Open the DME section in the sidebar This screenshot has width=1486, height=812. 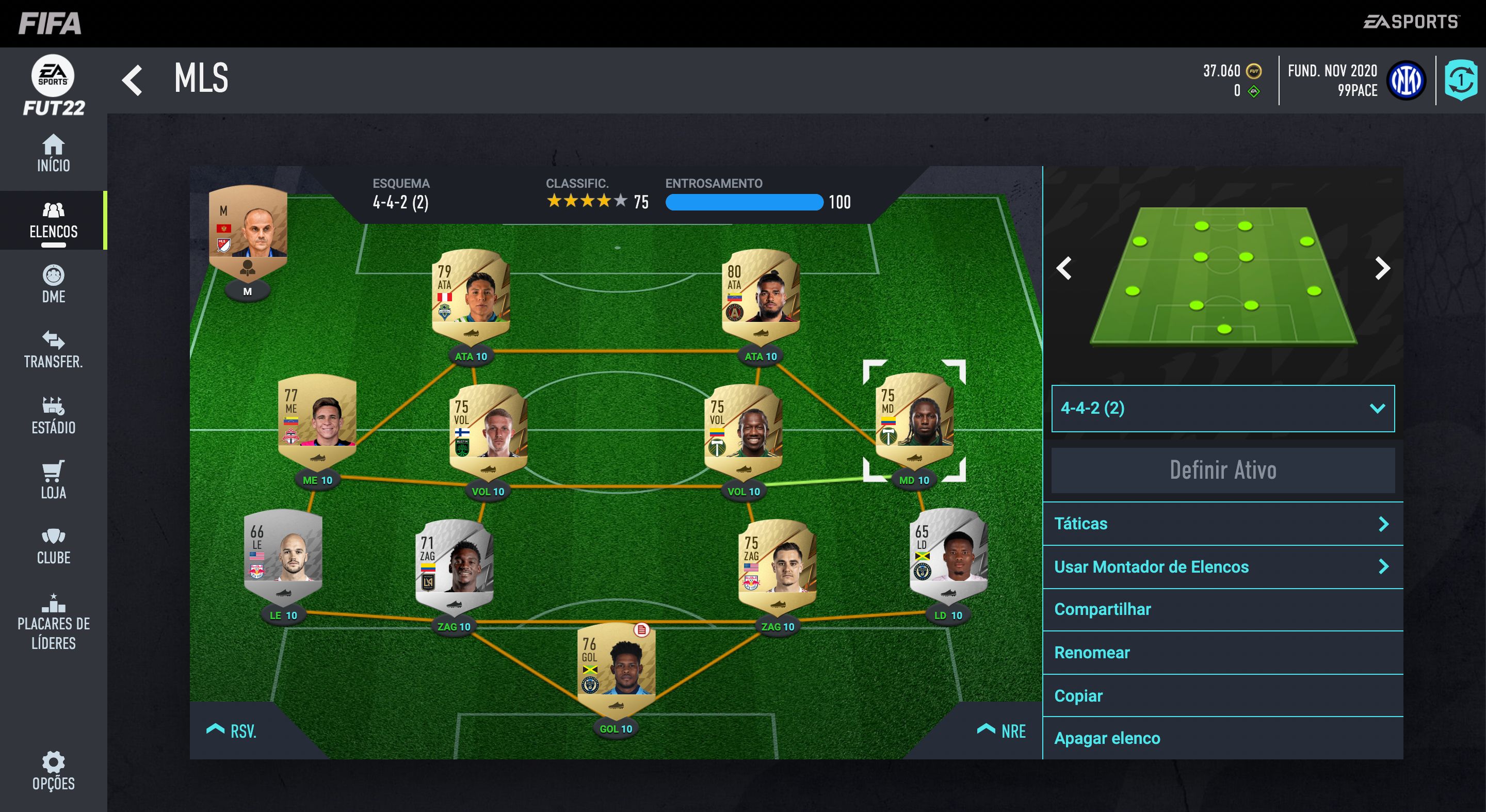(x=54, y=287)
